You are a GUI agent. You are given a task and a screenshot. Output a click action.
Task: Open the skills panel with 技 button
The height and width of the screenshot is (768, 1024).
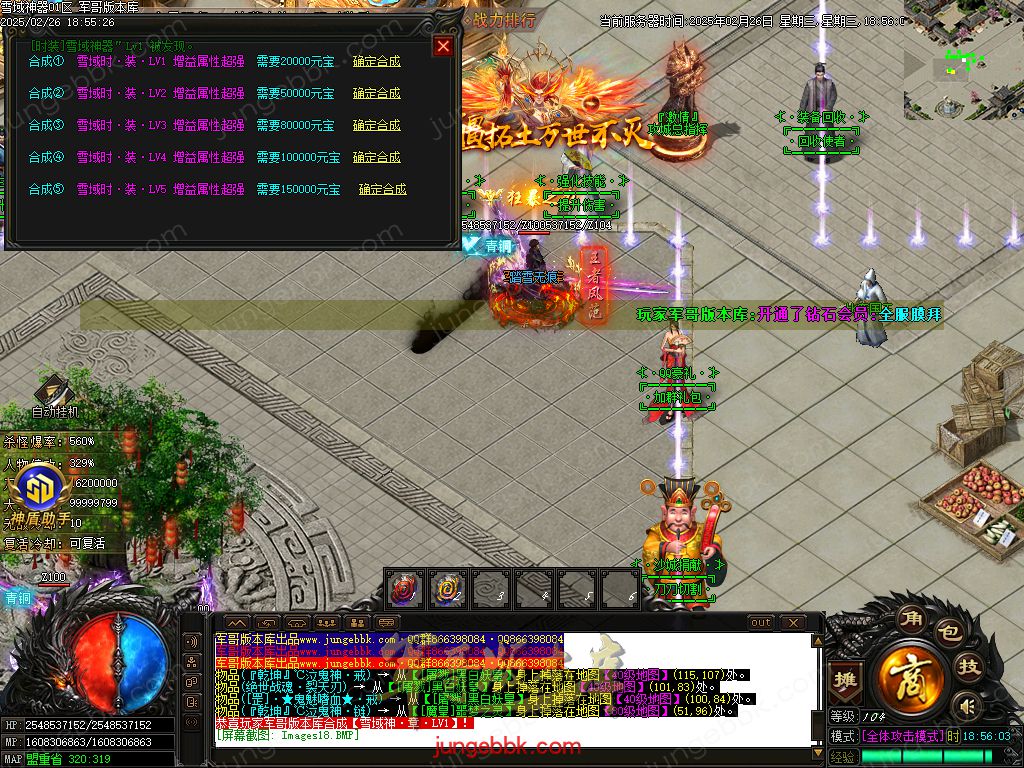[x=967, y=668]
